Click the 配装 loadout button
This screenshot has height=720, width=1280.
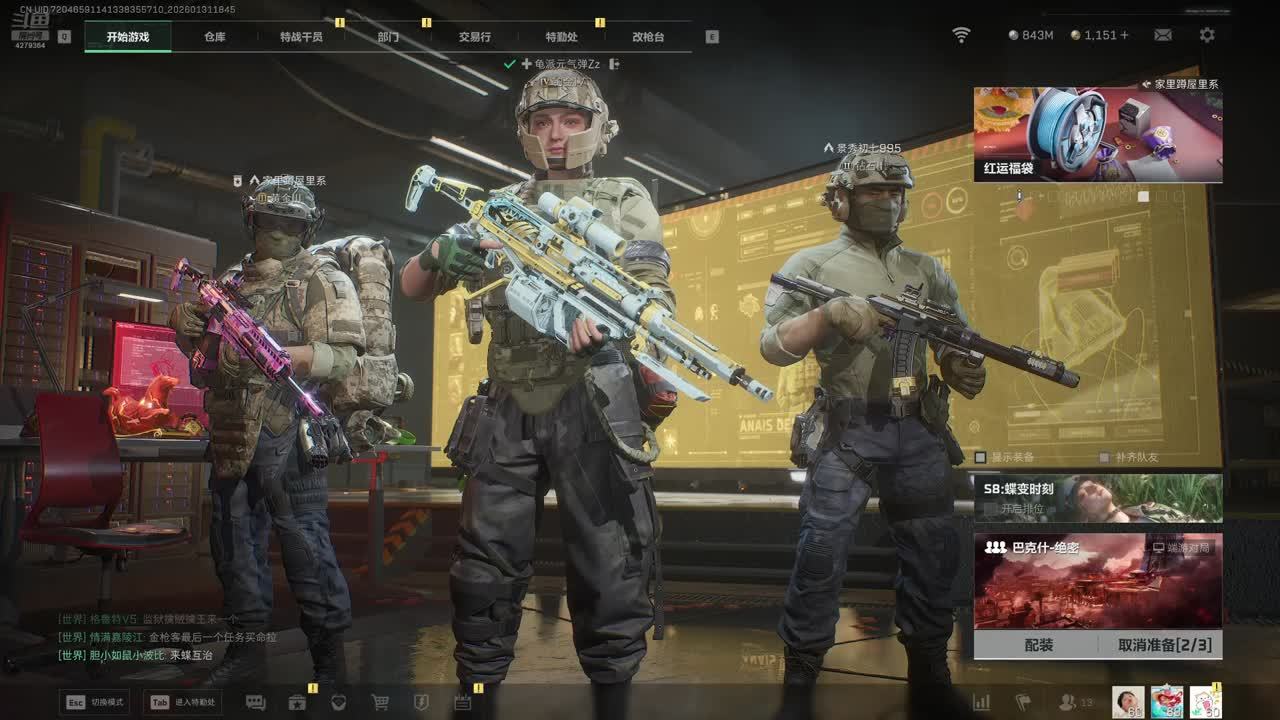1039,645
